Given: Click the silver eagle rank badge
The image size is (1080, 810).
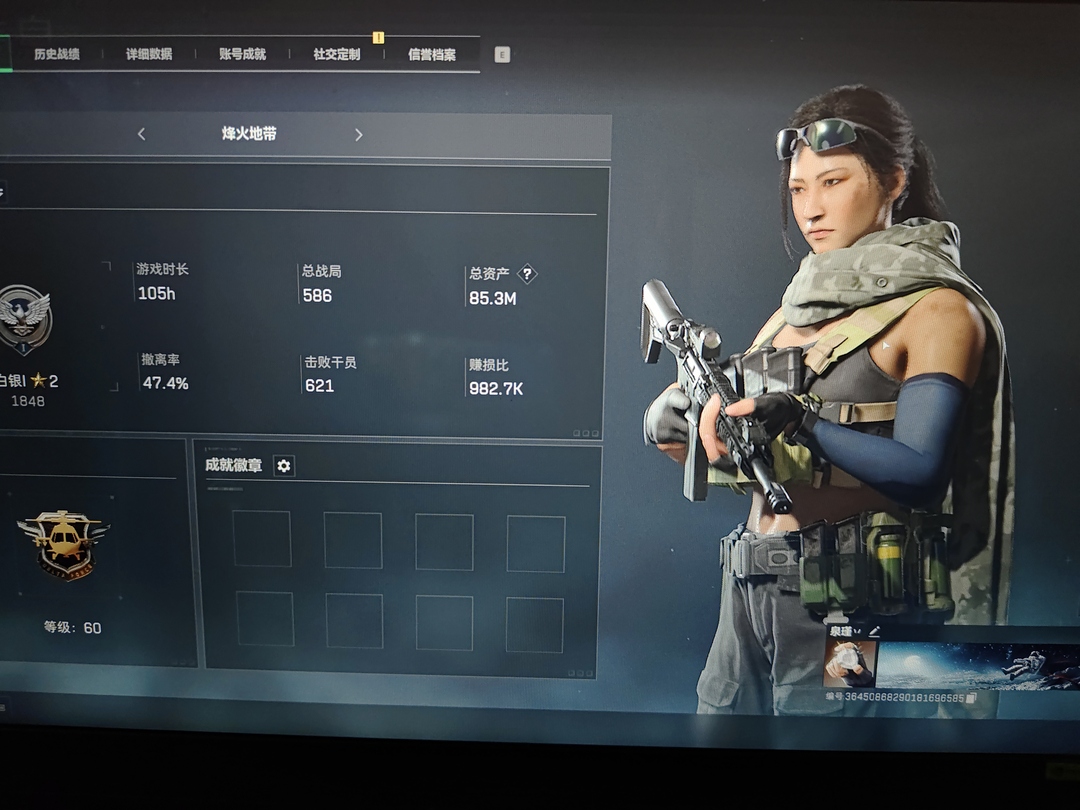Looking at the screenshot, I should tap(25, 320).
